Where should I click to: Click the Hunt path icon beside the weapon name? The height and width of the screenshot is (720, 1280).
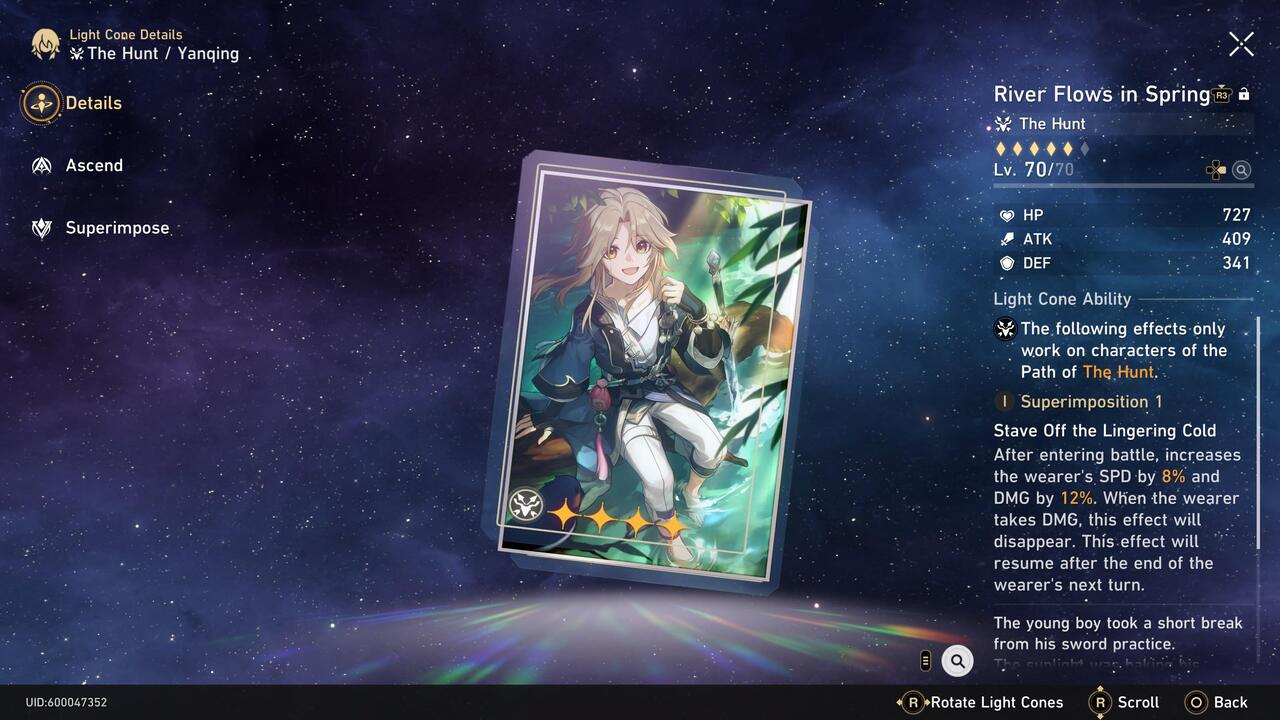(1003, 124)
